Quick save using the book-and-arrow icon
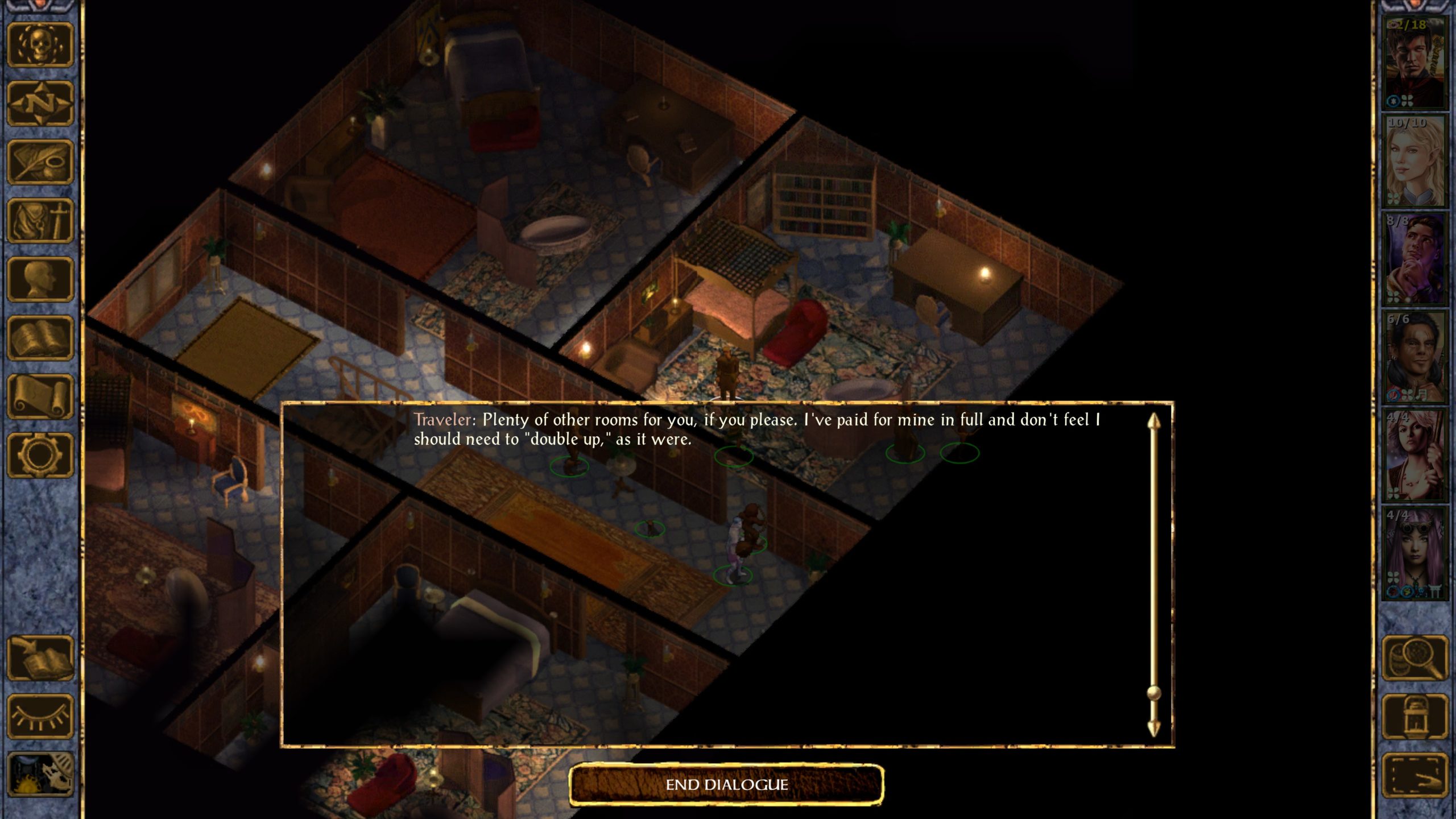The height and width of the screenshot is (819, 1456). click(40, 658)
